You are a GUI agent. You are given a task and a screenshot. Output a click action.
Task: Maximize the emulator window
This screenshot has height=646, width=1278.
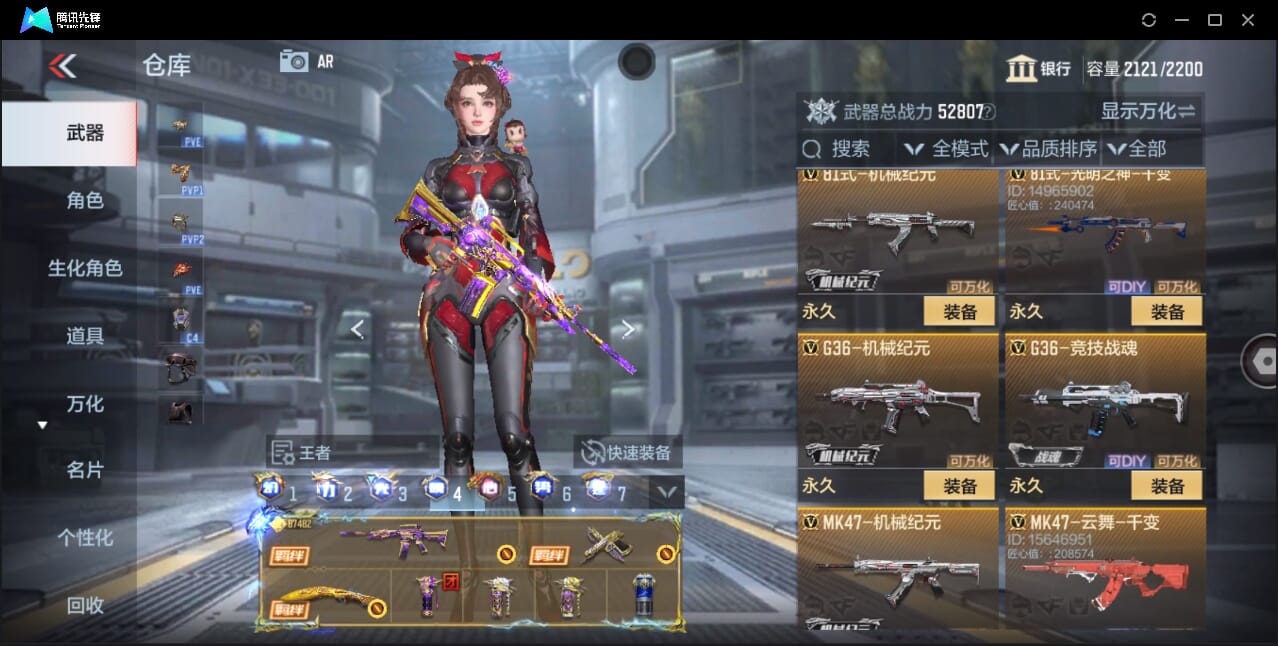(x=1214, y=20)
